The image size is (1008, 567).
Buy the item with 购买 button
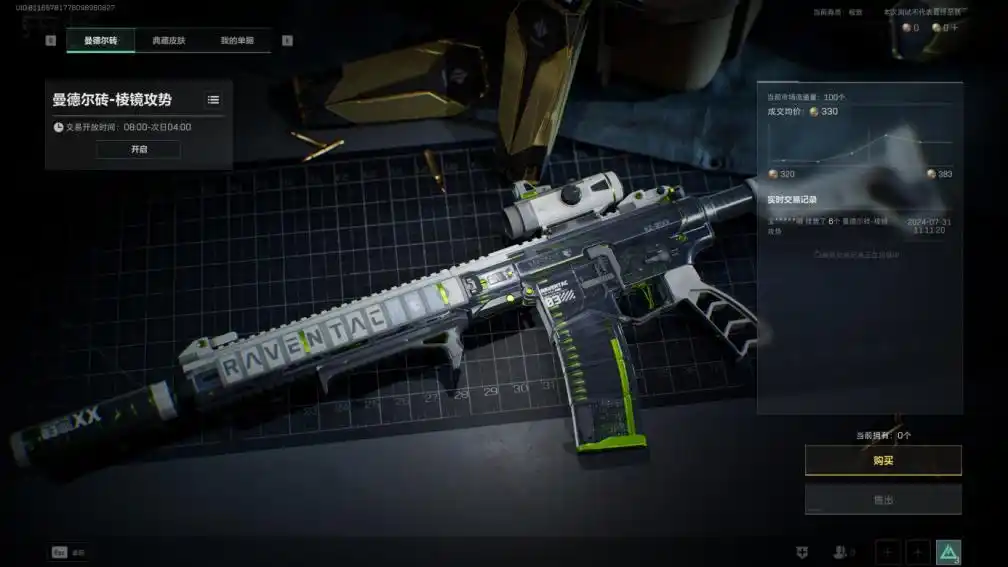(883, 460)
